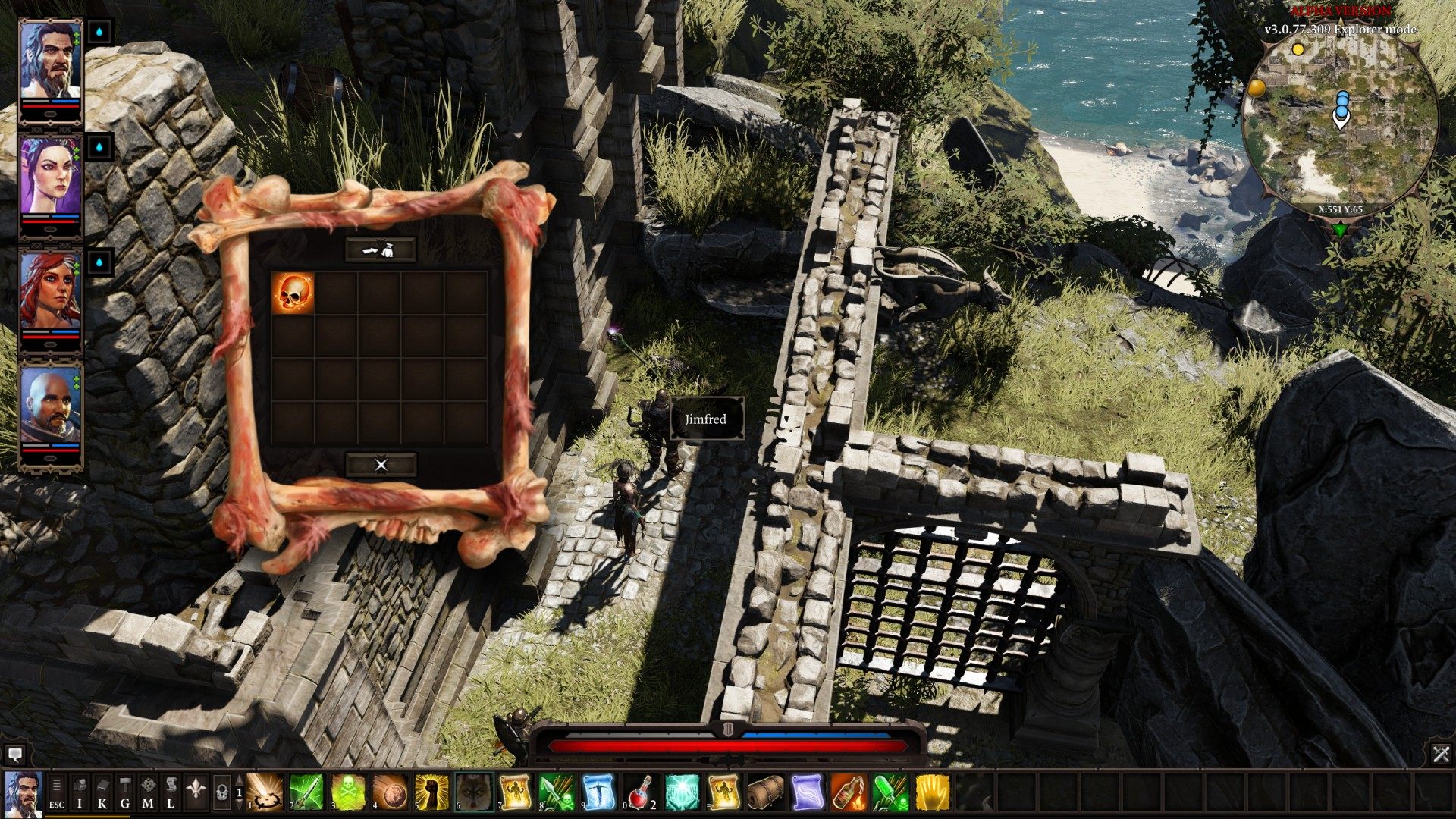Screen dimensions: 1456x819
Task: Open crafting with the hammer button
Action: (125, 793)
